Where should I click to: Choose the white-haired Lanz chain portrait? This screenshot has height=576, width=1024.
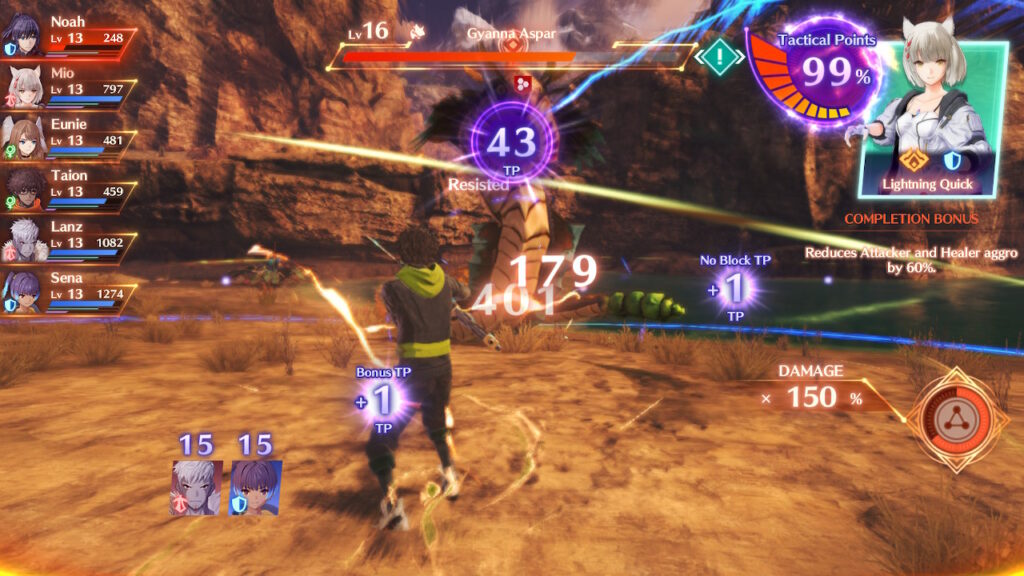(195, 488)
